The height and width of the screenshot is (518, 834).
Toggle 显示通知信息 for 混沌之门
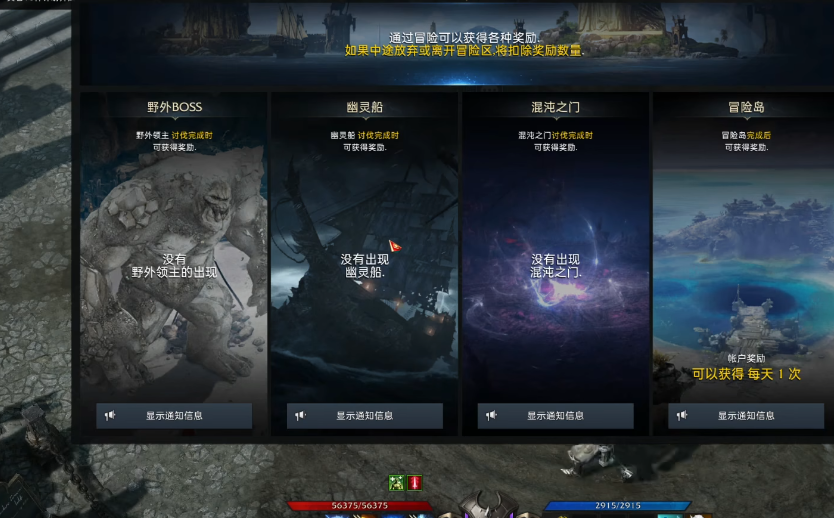coord(555,416)
